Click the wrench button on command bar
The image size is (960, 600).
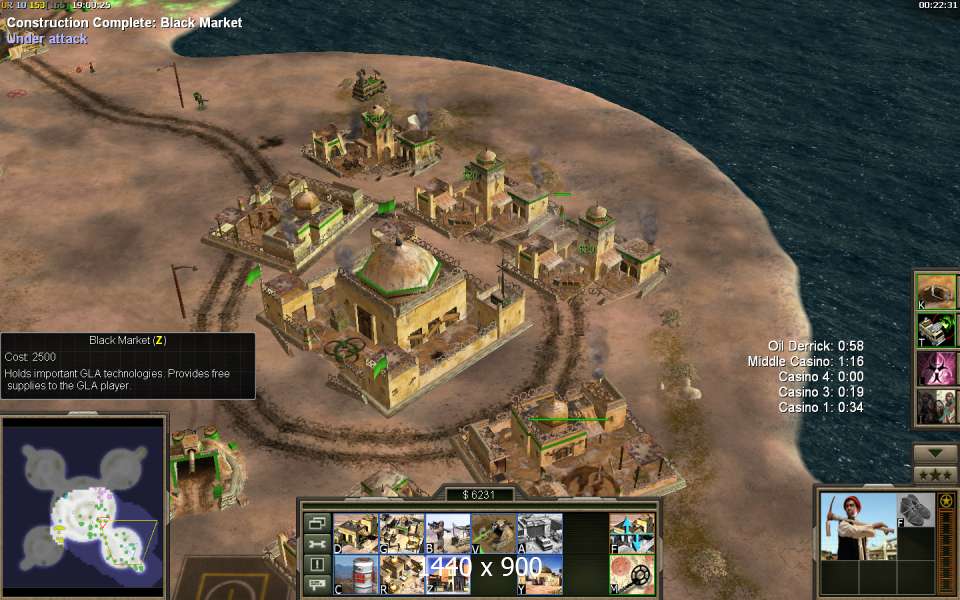point(316,544)
